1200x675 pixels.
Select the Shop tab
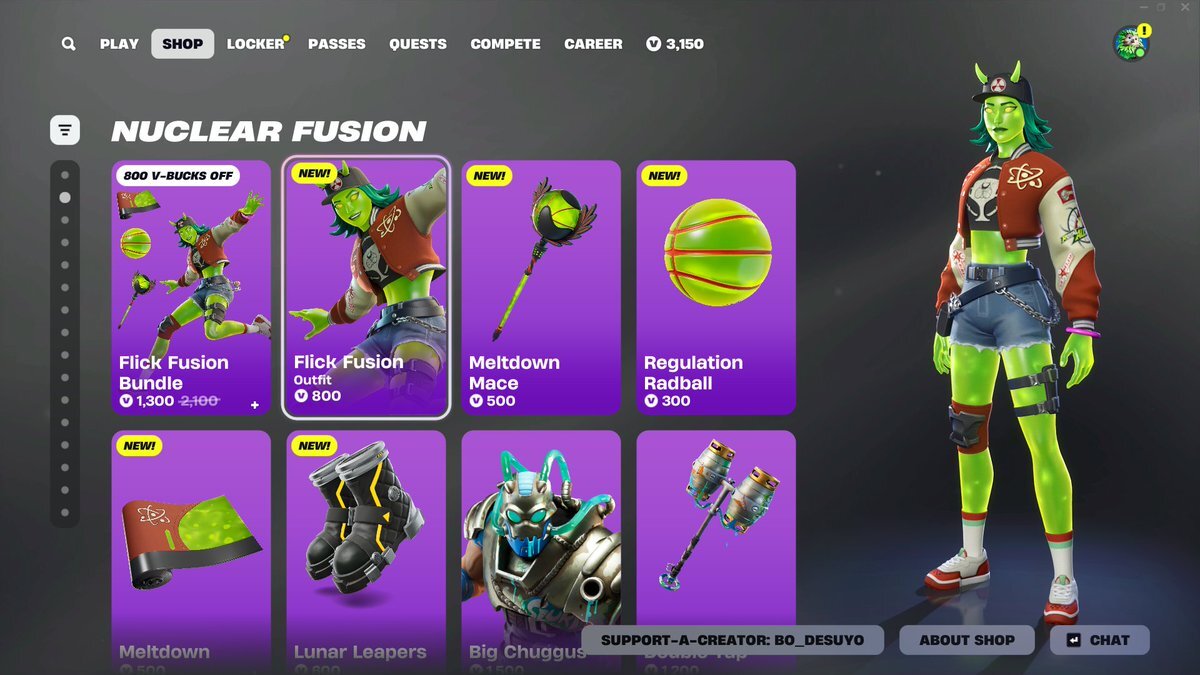[182, 44]
